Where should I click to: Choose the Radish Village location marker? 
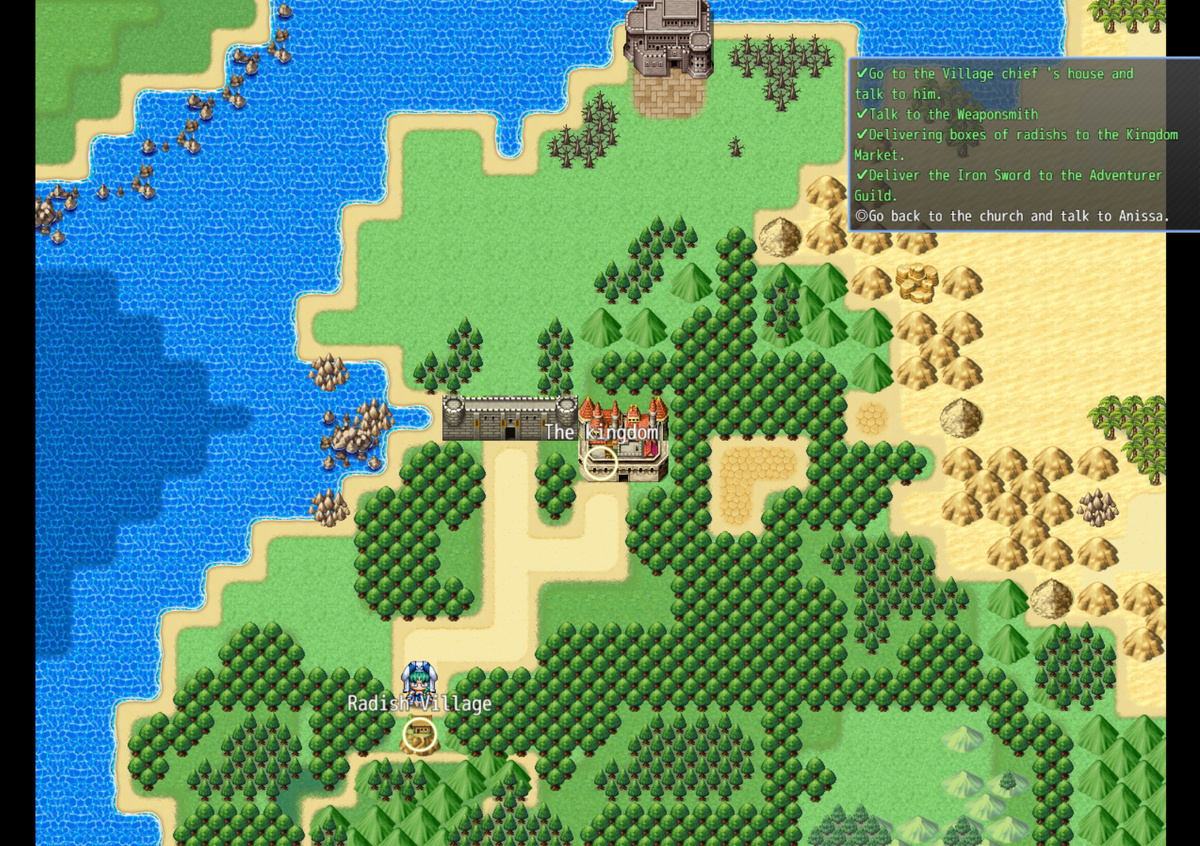click(420, 735)
